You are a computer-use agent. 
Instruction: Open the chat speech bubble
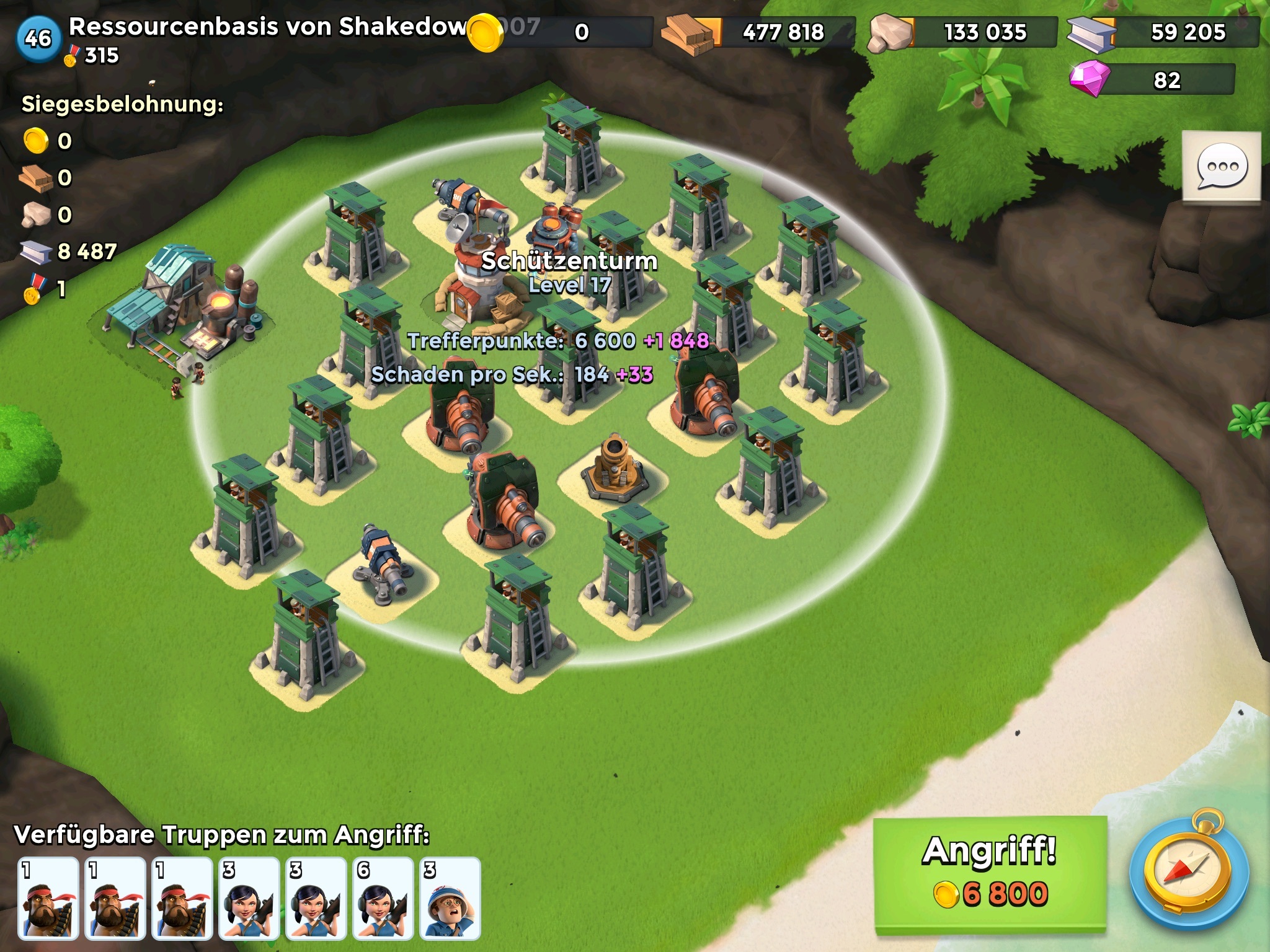point(1221,166)
